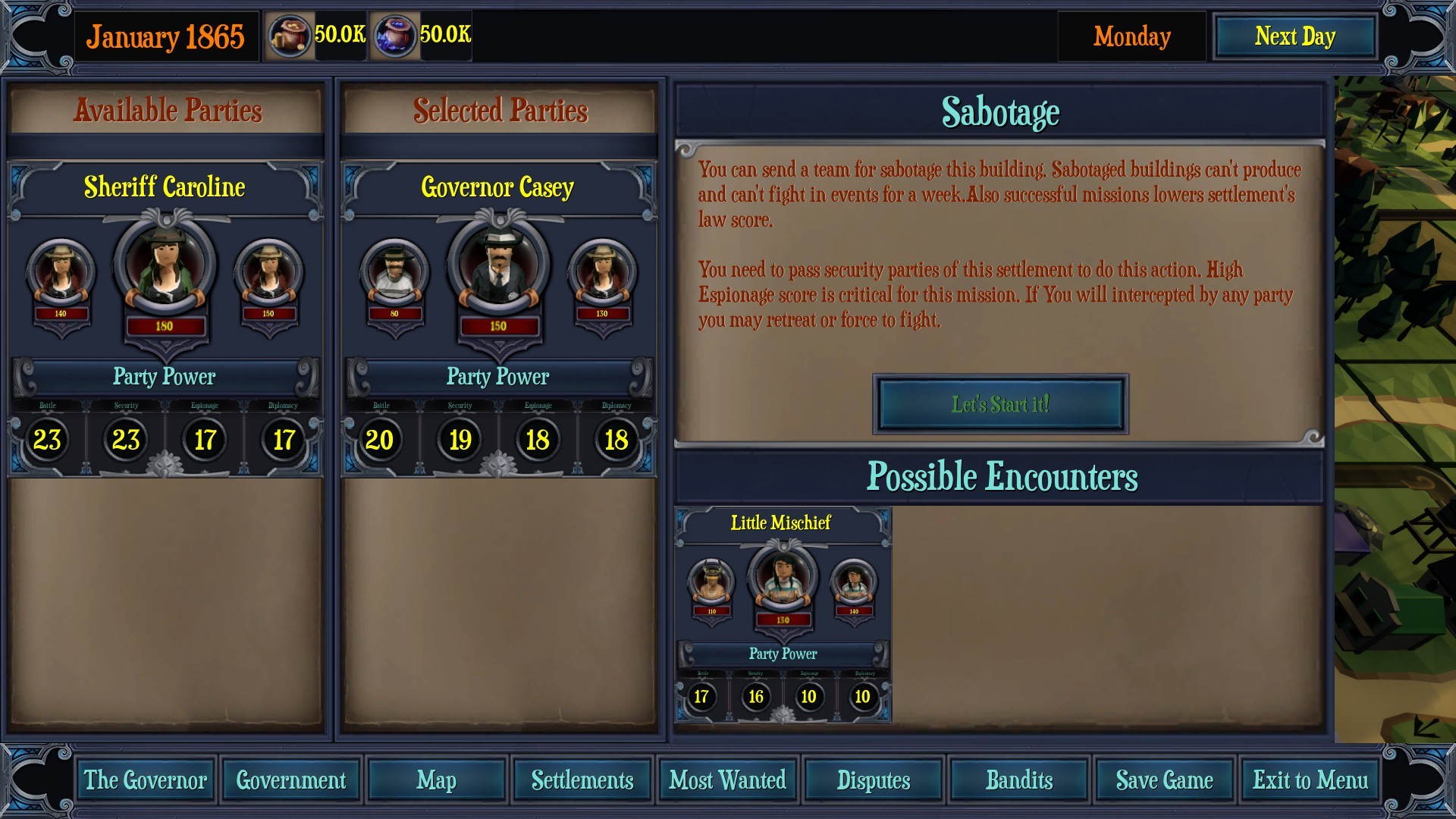Click the horned warrior portrait under Little Mischief
Image resolution: width=1456 pixels, height=819 pixels.
[x=711, y=580]
